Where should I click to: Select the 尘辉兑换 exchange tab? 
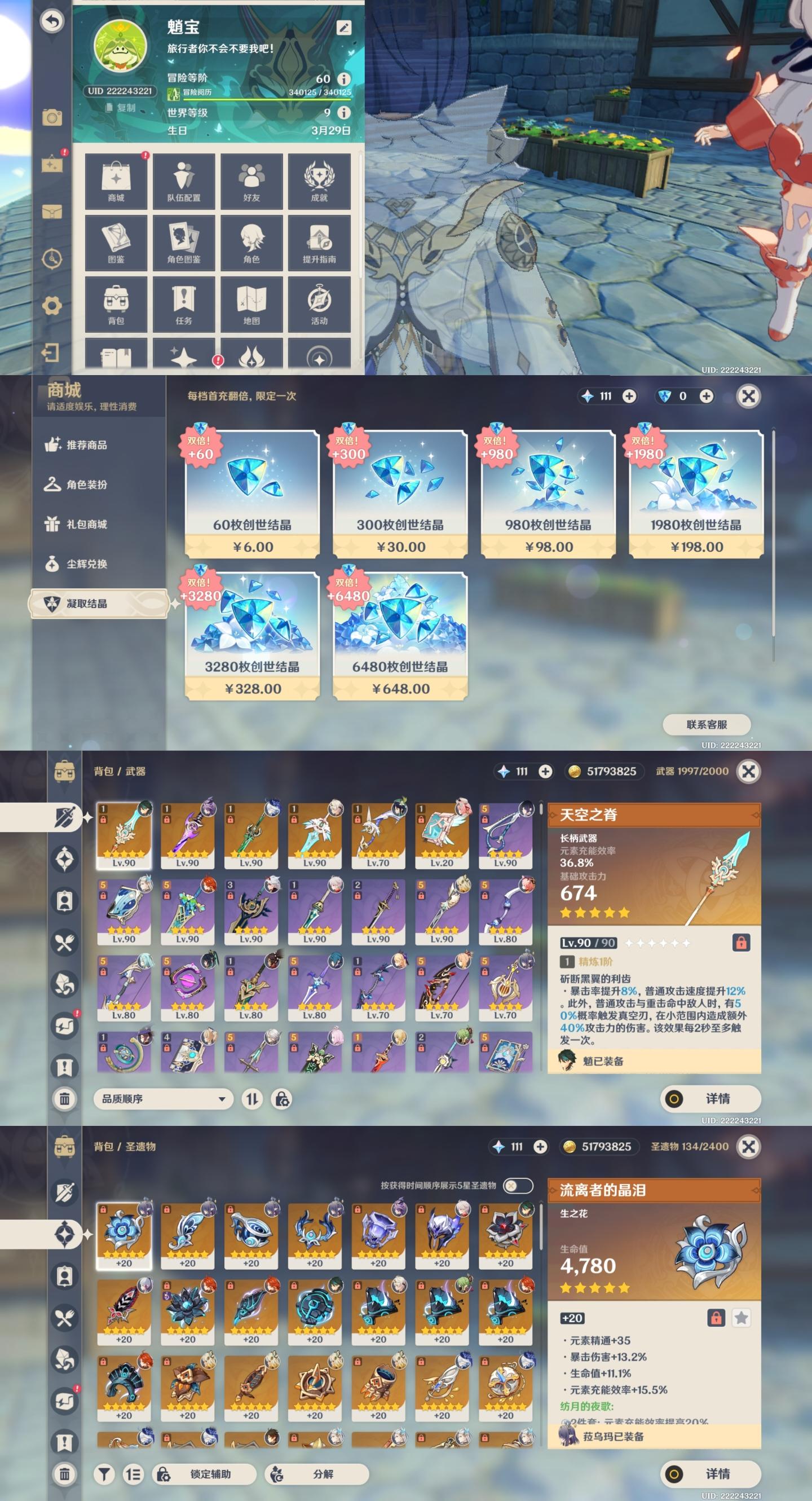[86, 564]
